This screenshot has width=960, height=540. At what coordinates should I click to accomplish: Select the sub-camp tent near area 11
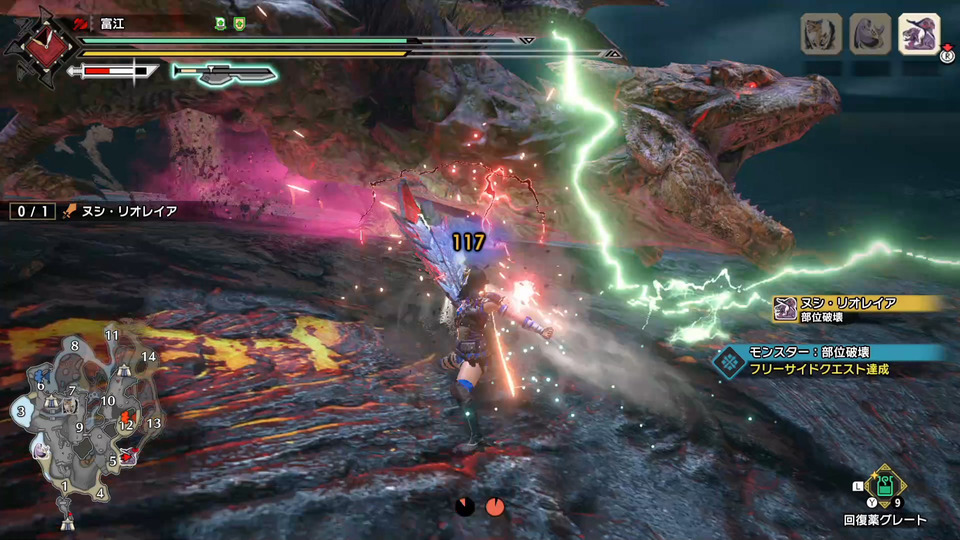tap(122, 370)
